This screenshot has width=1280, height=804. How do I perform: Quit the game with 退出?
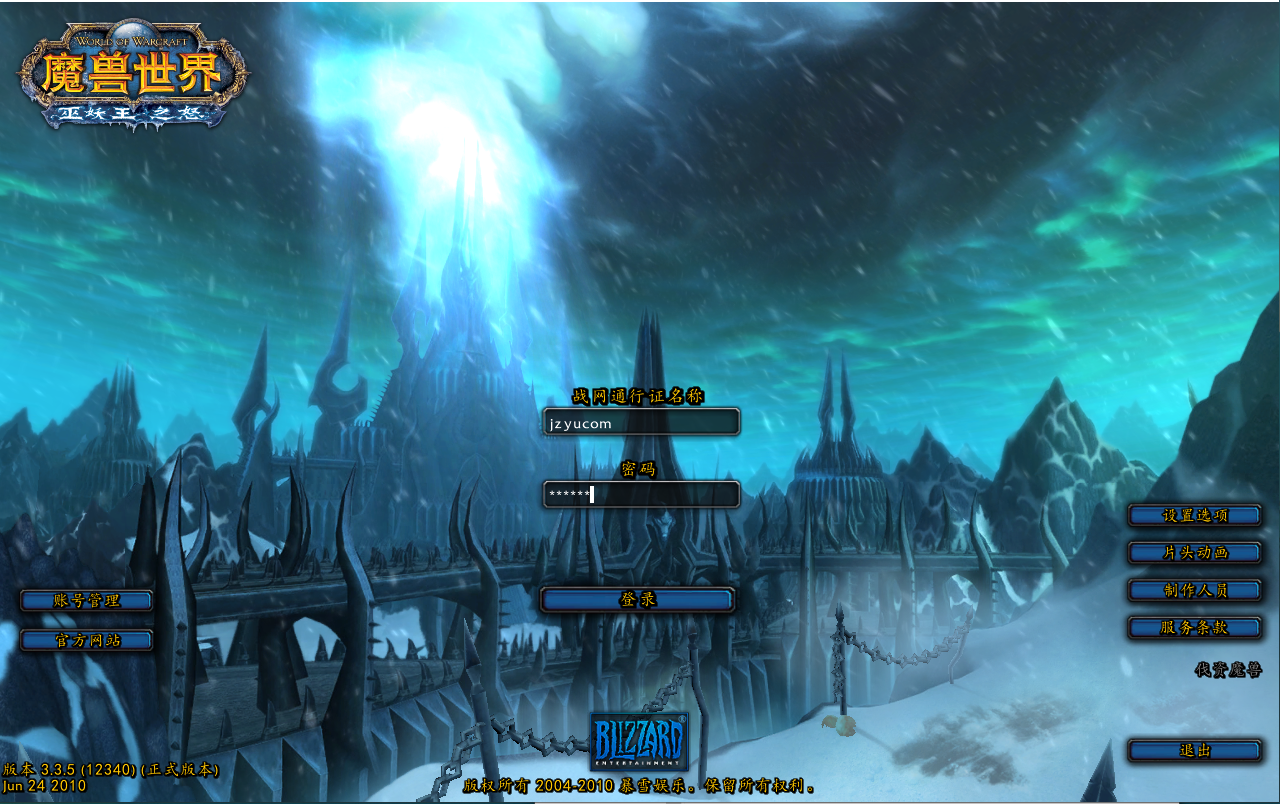1194,750
